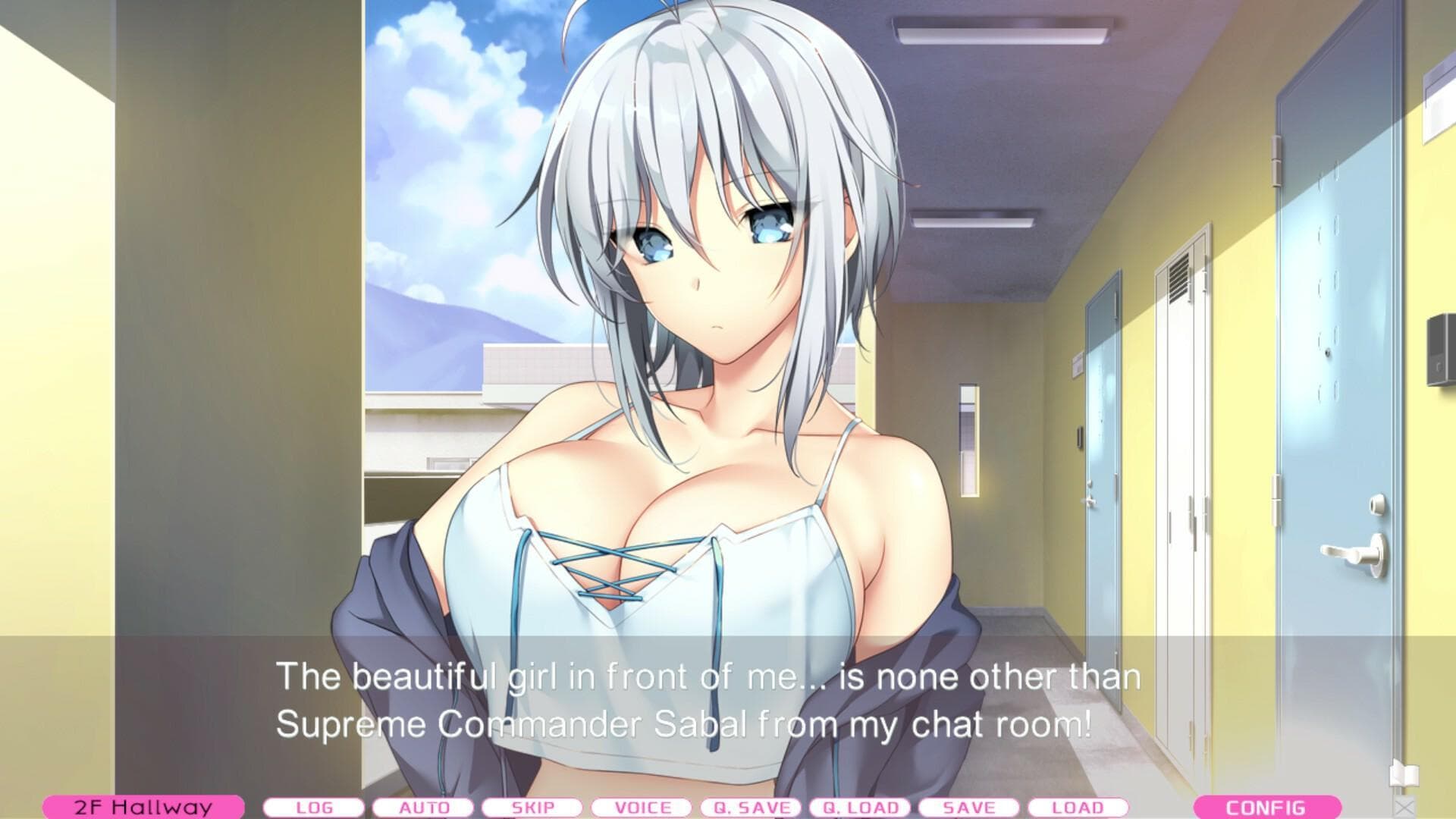This screenshot has height=819, width=1456.
Task: Replay the VOICE line
Action: tap(642, 808)
